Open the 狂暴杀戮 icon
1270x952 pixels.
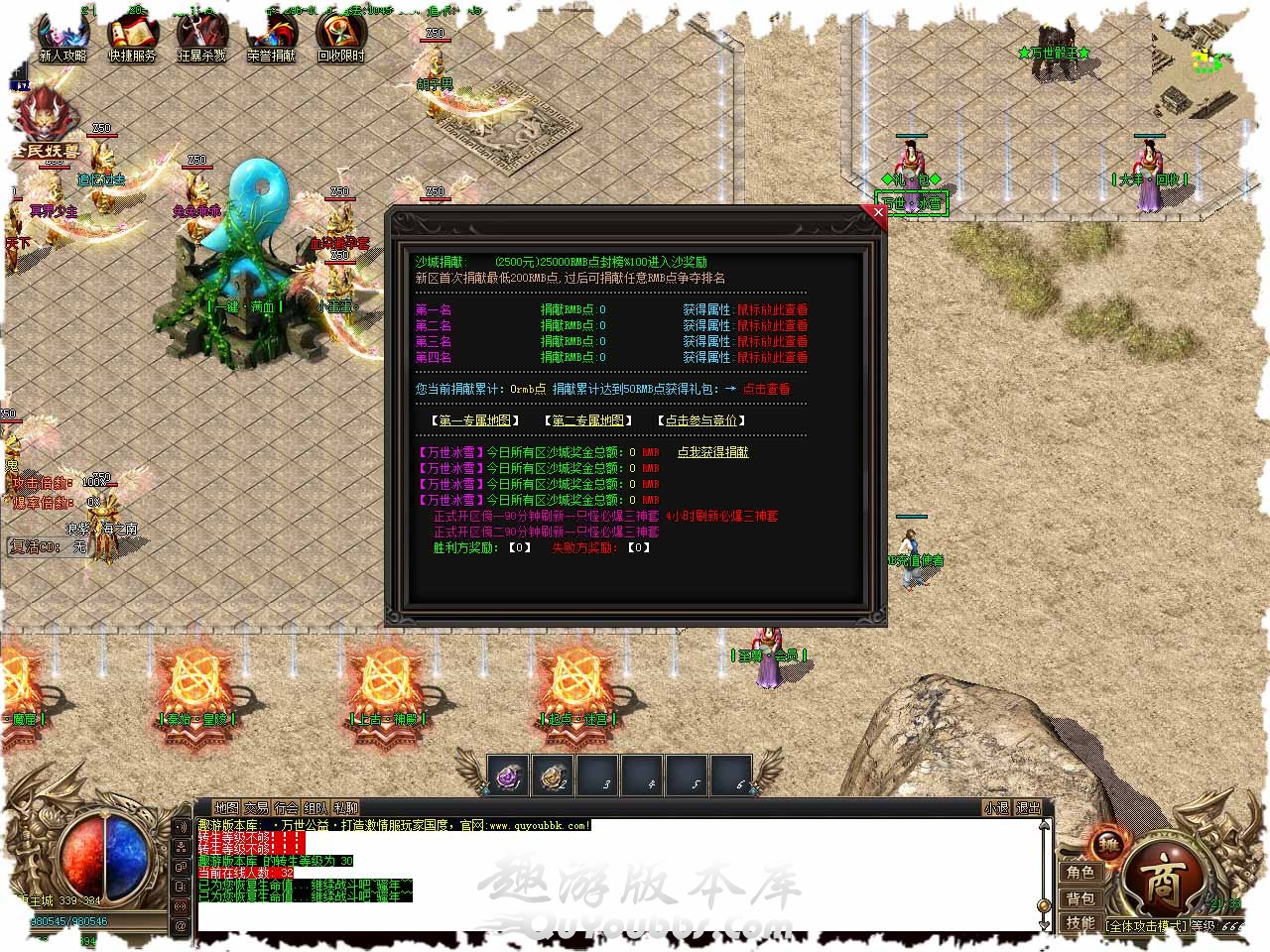point(201,38)
